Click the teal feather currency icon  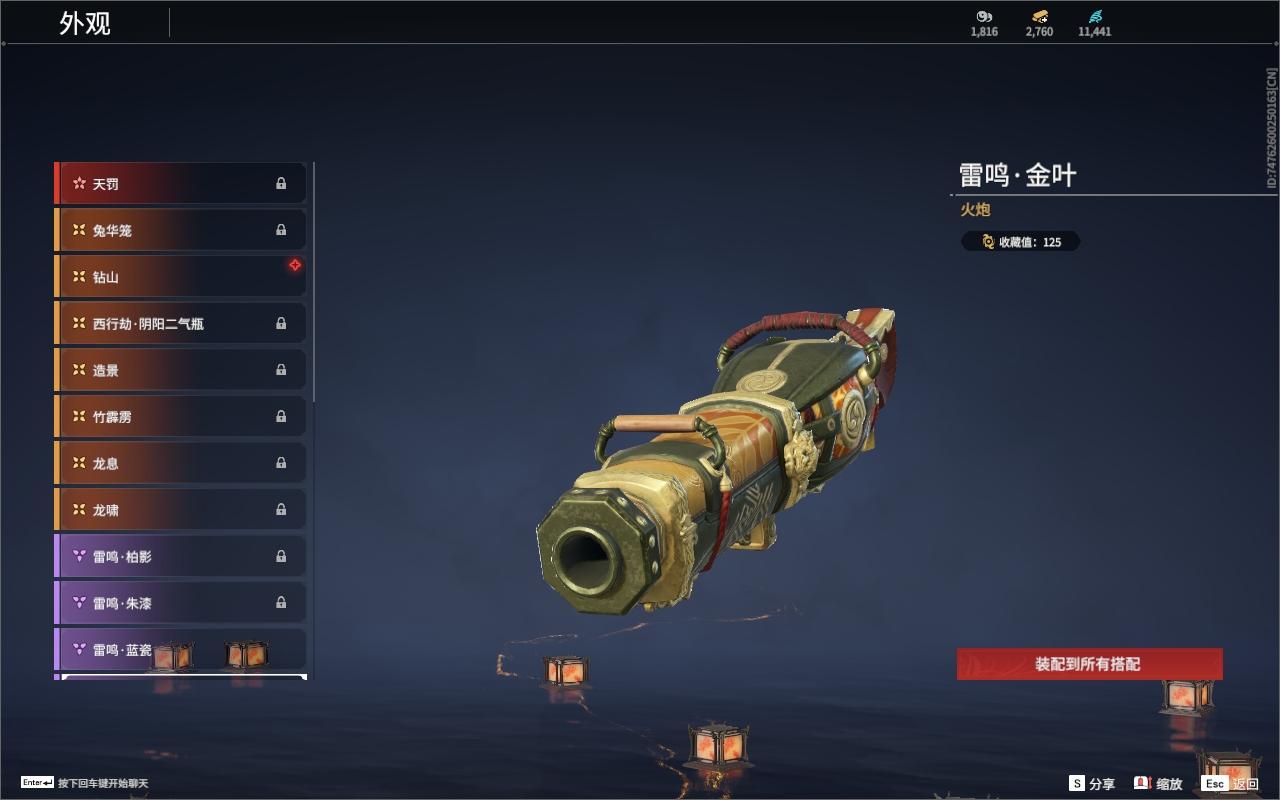[1094, 16]
